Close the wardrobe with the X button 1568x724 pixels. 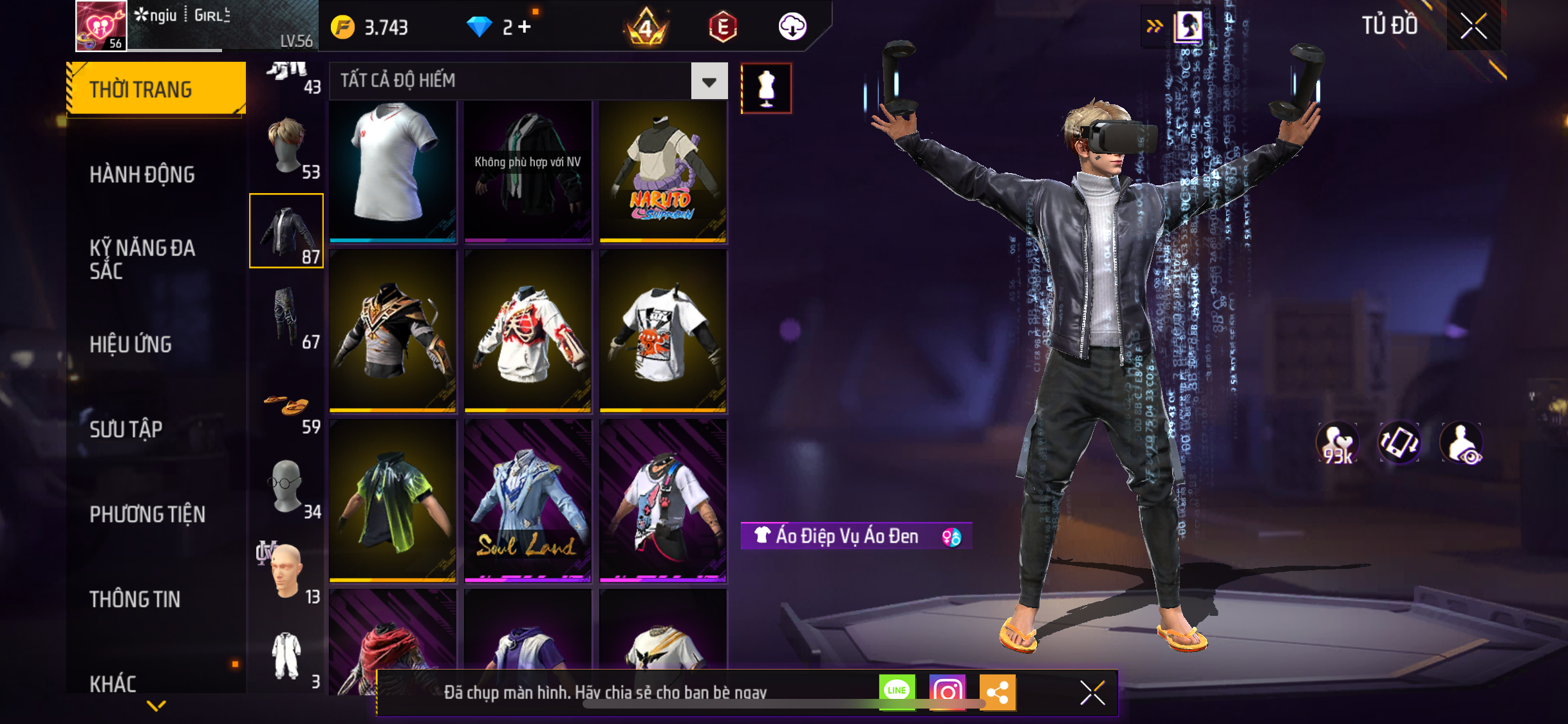(x=1473, y=26)
